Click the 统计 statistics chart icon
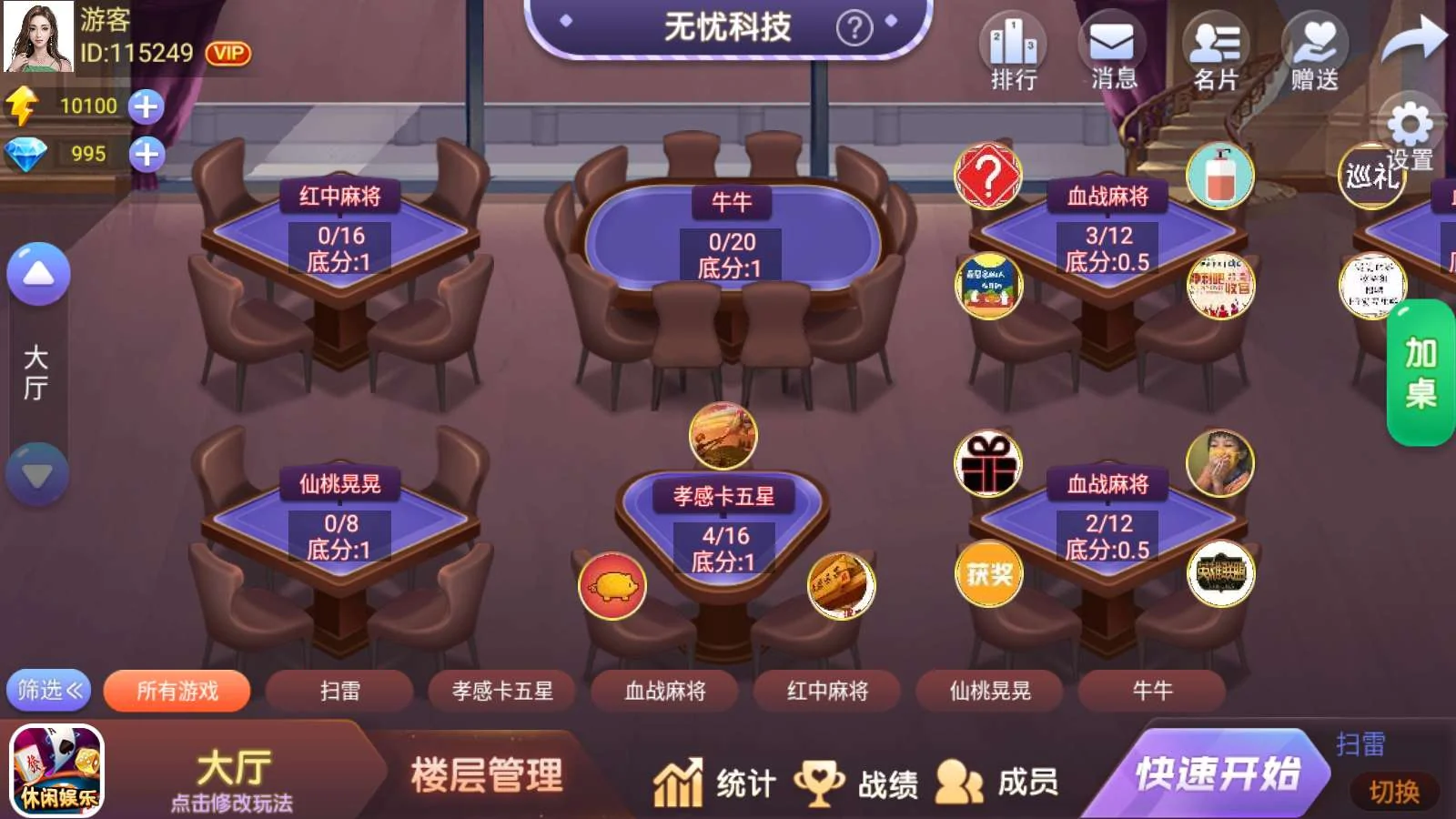 pos(677,781)
